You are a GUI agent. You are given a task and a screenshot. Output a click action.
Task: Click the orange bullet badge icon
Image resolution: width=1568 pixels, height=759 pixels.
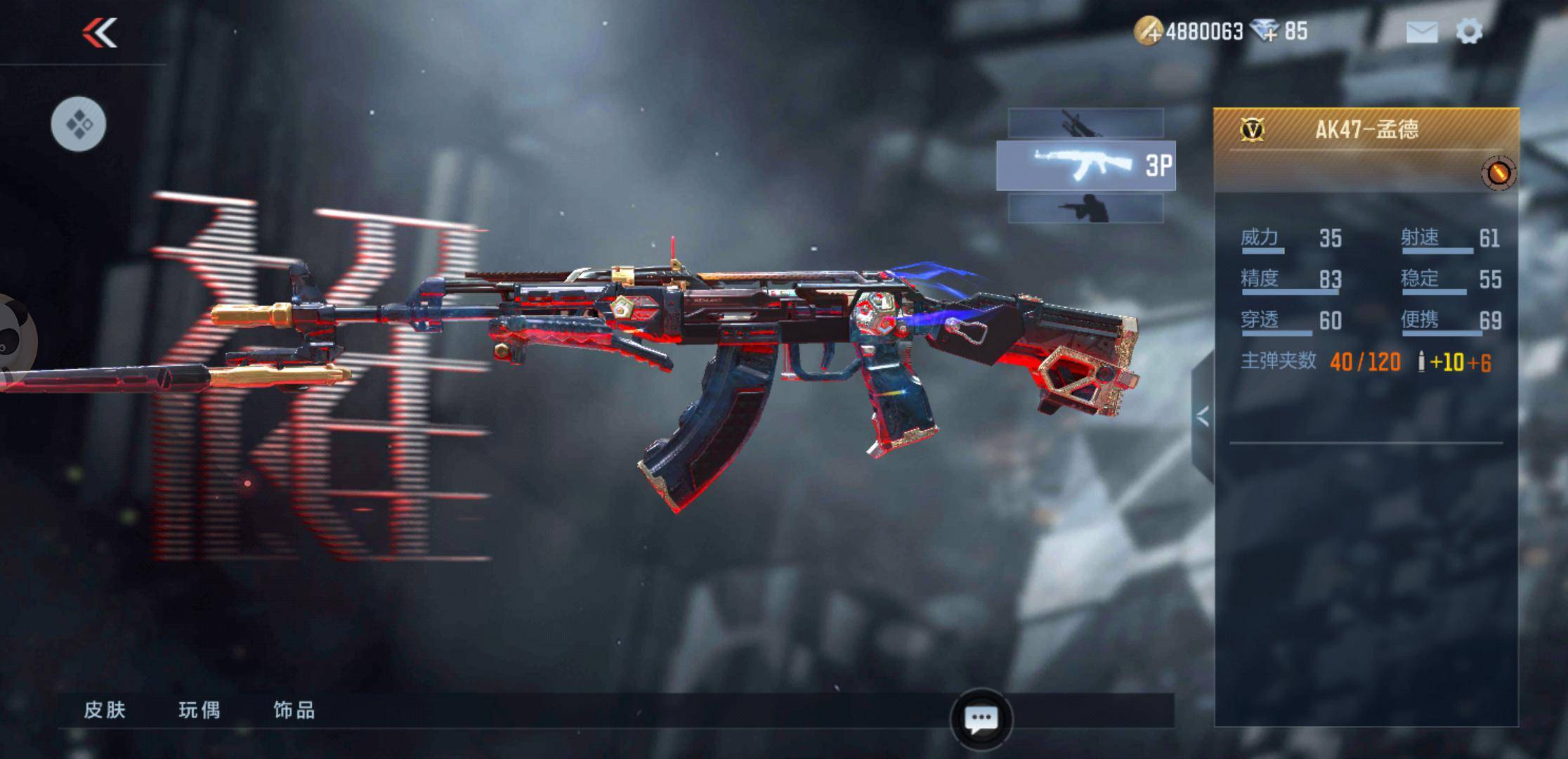pyautogui.click(x=1498, y=174)
